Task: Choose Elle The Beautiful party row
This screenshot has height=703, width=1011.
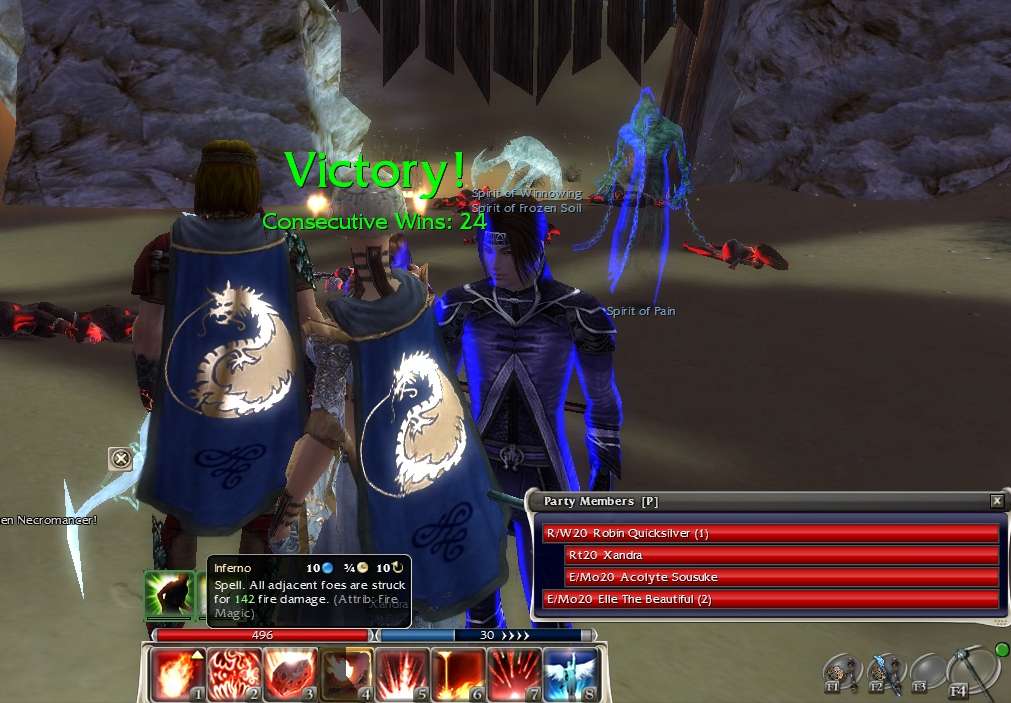Action: click(x=770, y=599)
